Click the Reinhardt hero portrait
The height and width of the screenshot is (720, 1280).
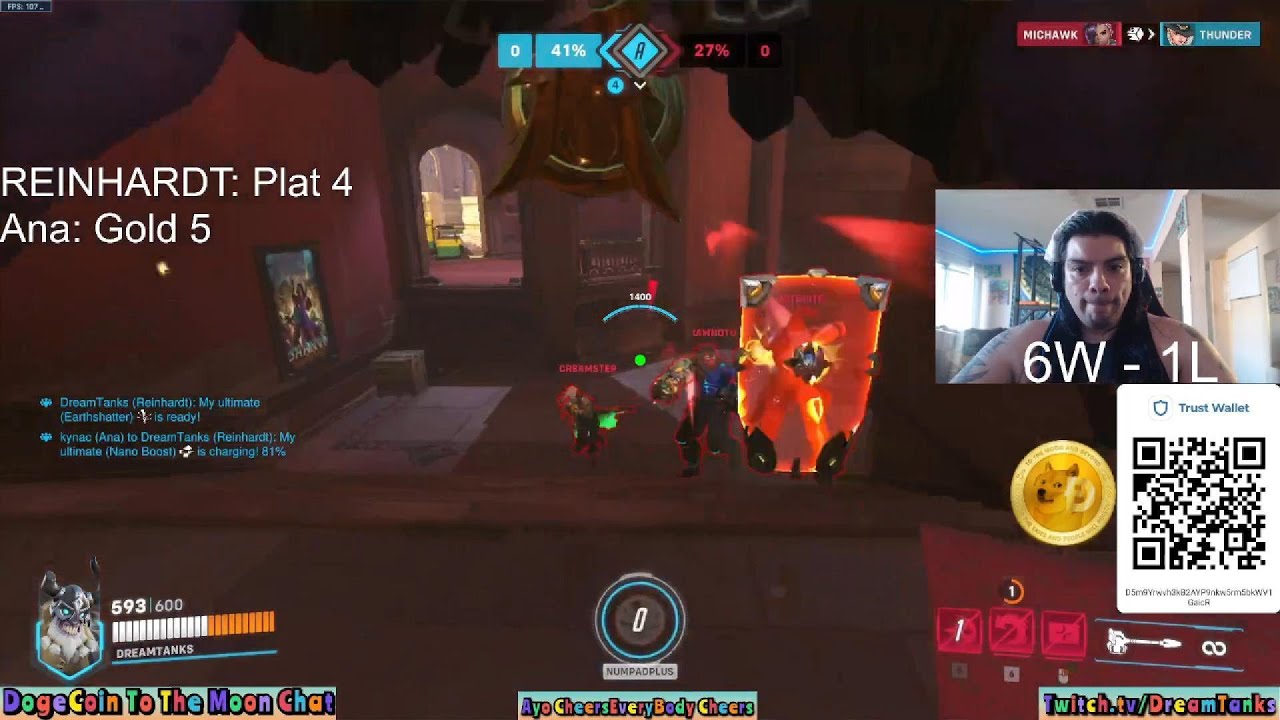coord(70,622)
